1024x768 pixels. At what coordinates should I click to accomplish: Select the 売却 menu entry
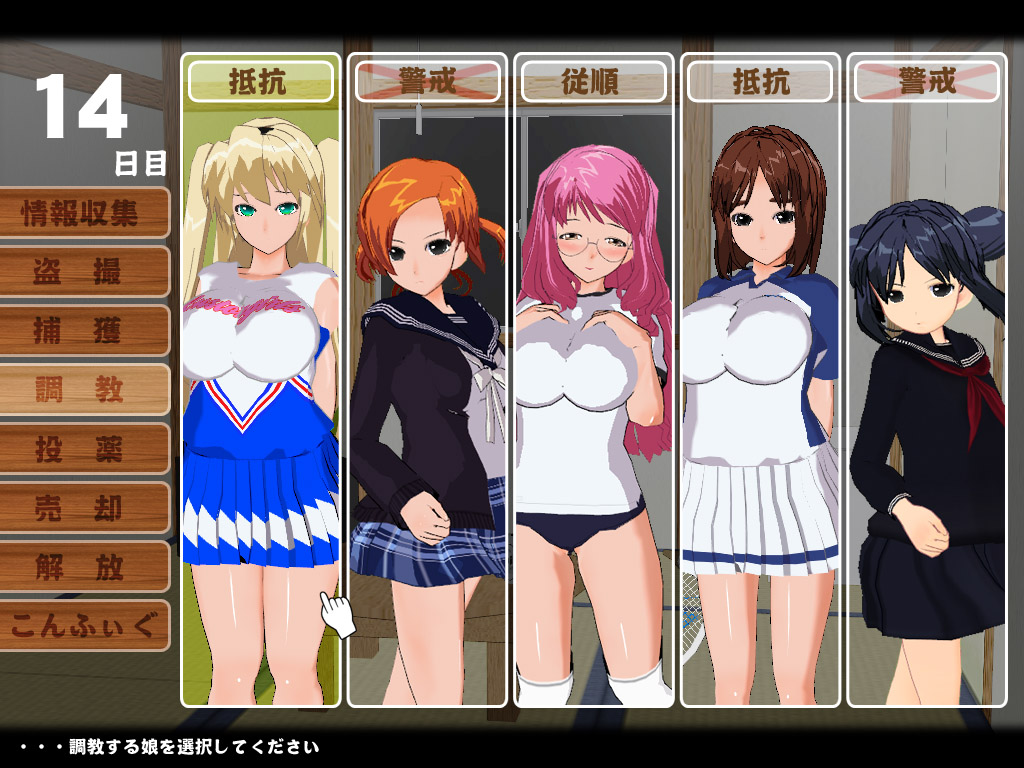(82, 508)
